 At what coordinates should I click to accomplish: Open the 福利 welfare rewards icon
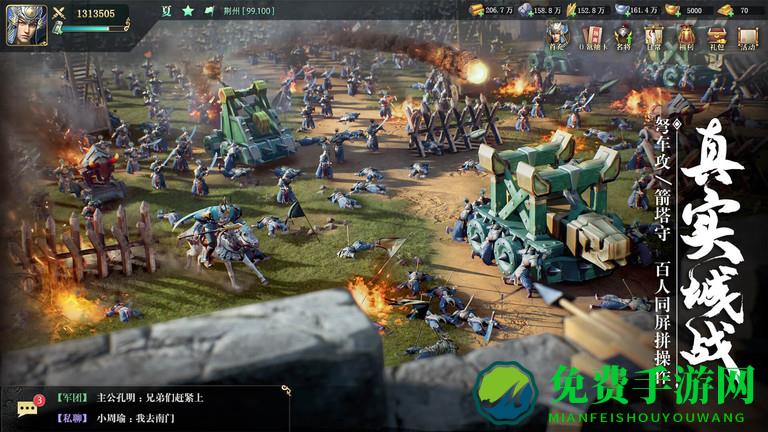685,37
